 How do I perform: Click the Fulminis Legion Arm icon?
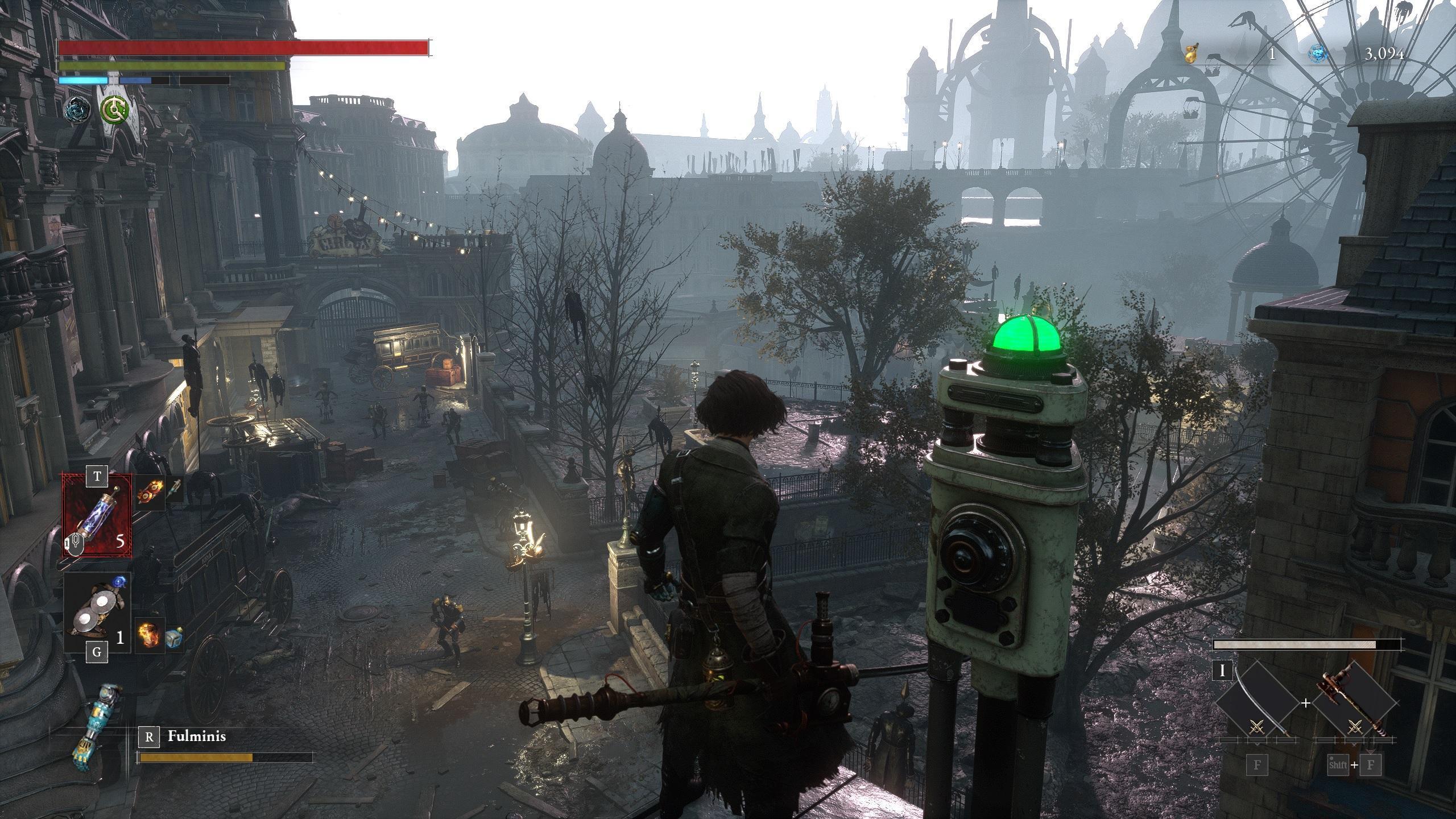coord(93,729)
